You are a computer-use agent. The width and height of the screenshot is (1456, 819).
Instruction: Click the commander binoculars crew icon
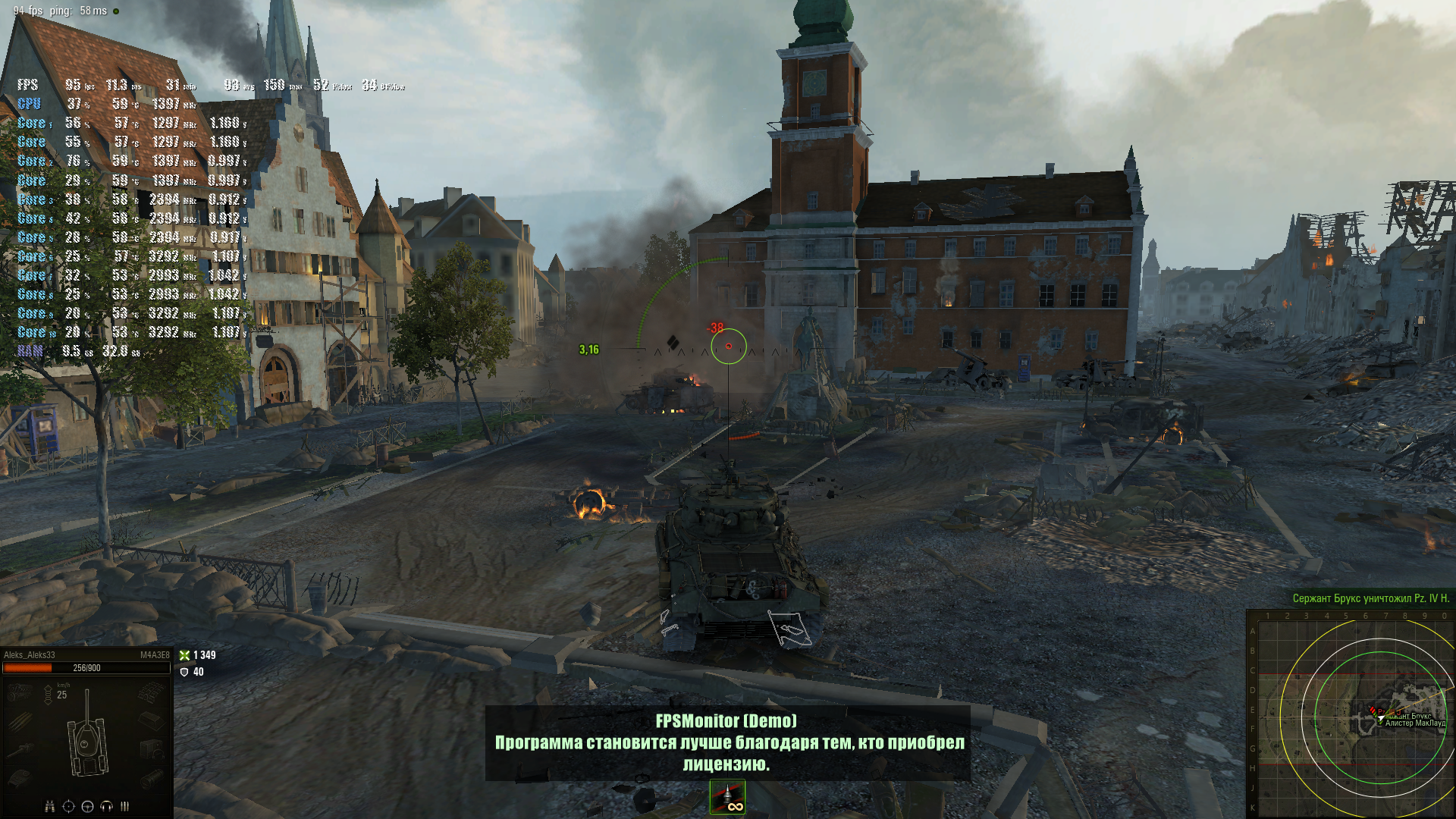click(x=49, y=806)
